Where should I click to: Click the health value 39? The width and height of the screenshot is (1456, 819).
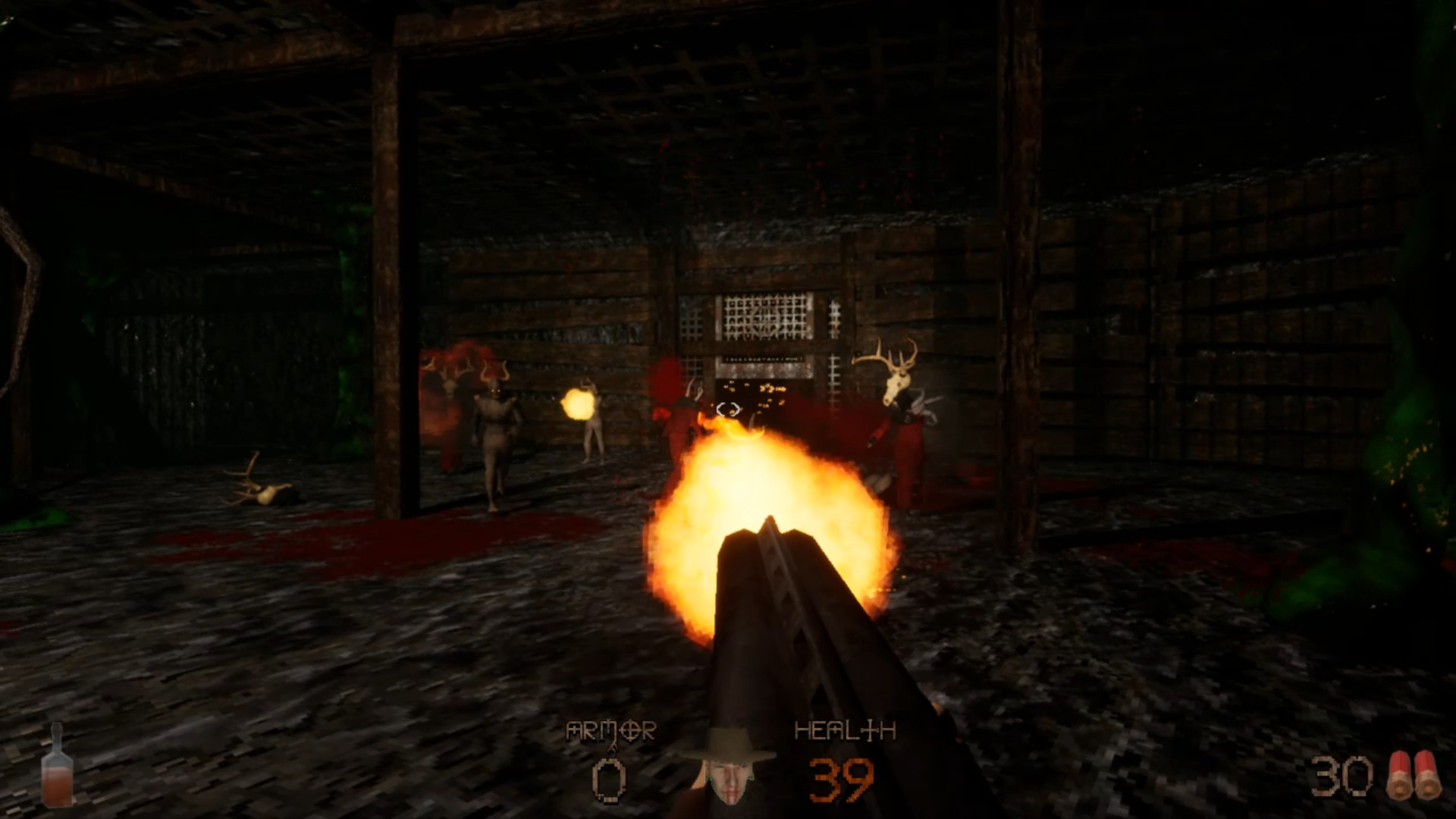pos(842,780)
